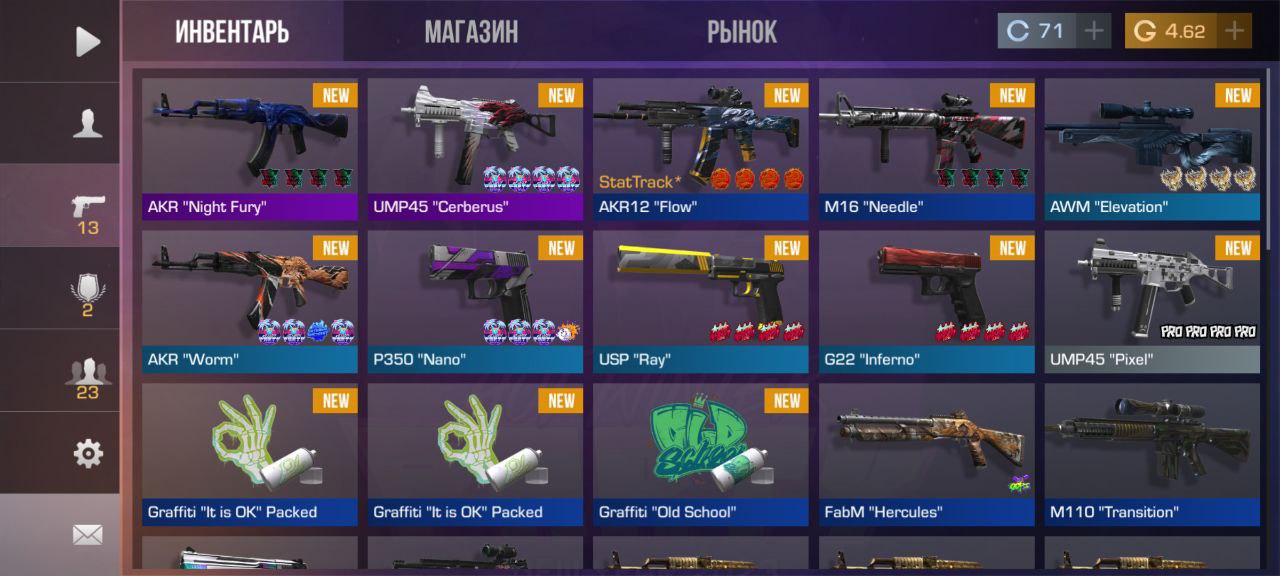Add gold with the plus button
This screenshot has width=1280, height=576.
pyautogui.click(x=1234, y=31)
